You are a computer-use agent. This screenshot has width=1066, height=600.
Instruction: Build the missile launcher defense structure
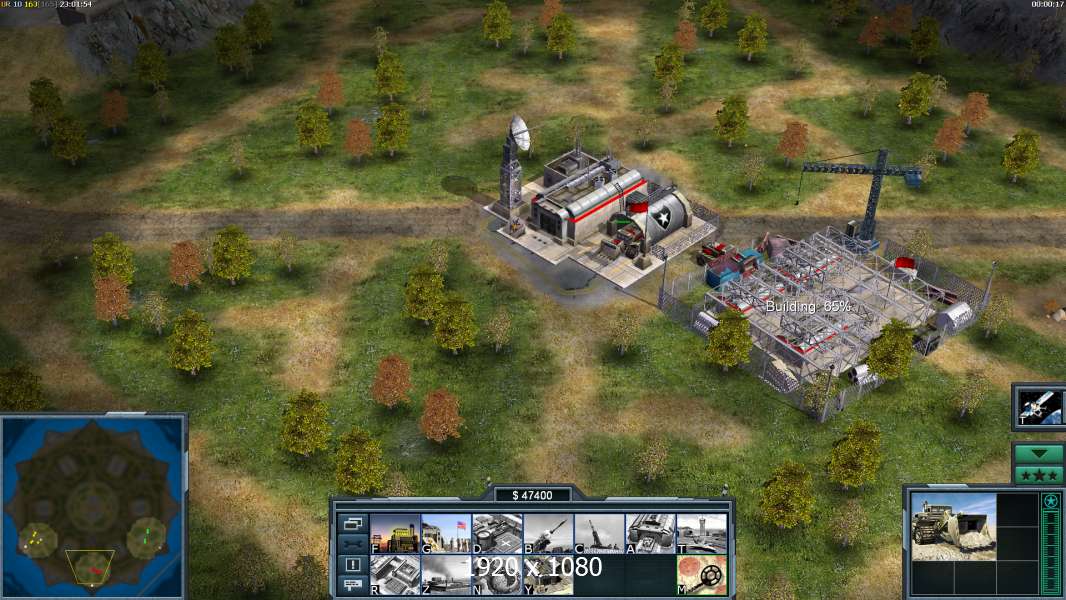(x=548, y=533)
